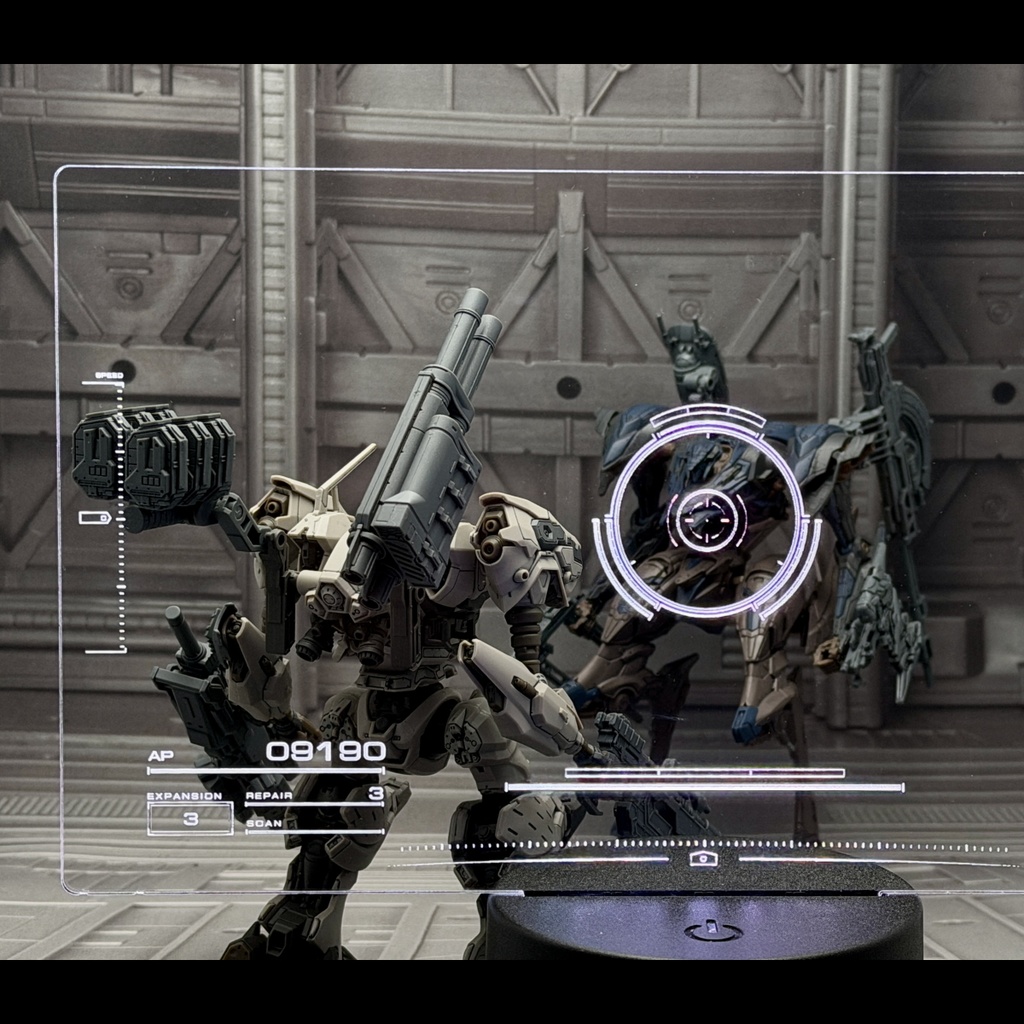Use the Repair kit counter
This screenshot has height=1024, width=1024.
point(375,795)
